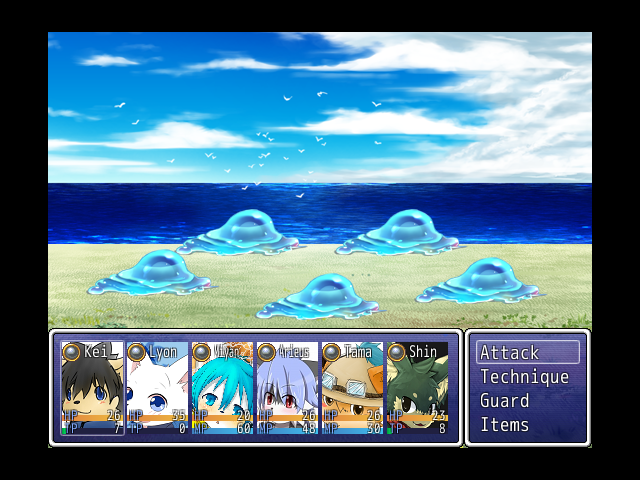Pick Lyon the white cat portrait
Screen dimensions: 640x480
[x=157, y=389]
